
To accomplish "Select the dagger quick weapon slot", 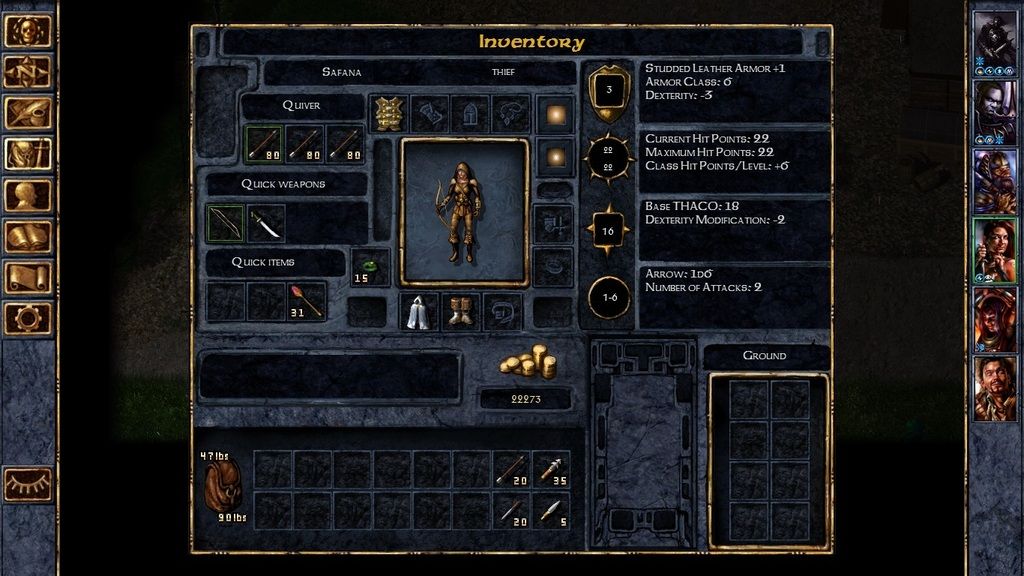I will tap(266, 223).
